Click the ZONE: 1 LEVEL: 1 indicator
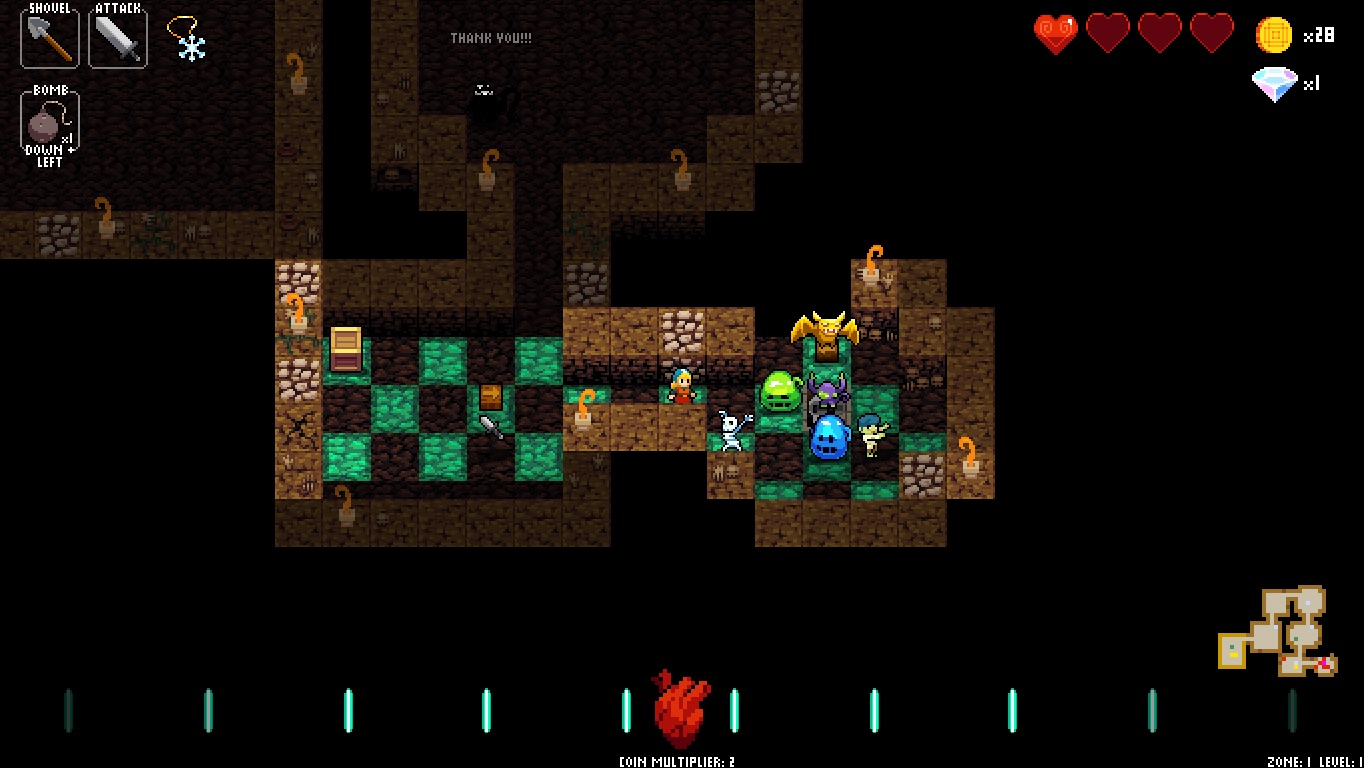 click(1316, 760)
